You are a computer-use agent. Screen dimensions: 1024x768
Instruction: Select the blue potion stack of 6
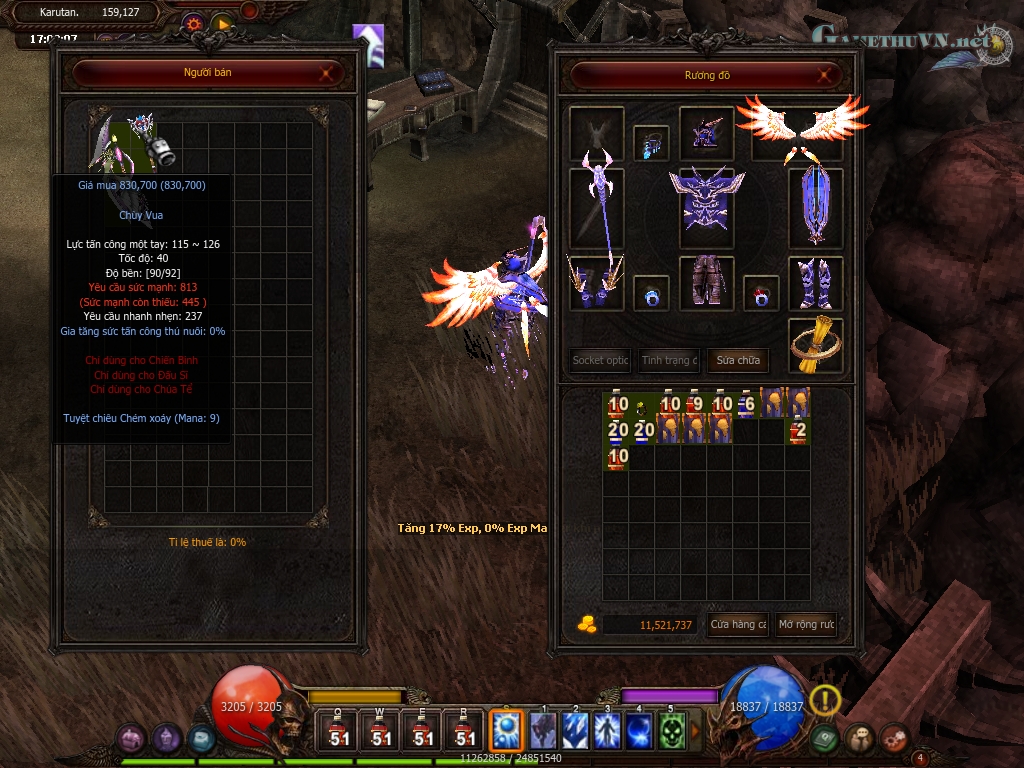click(746, 403)
